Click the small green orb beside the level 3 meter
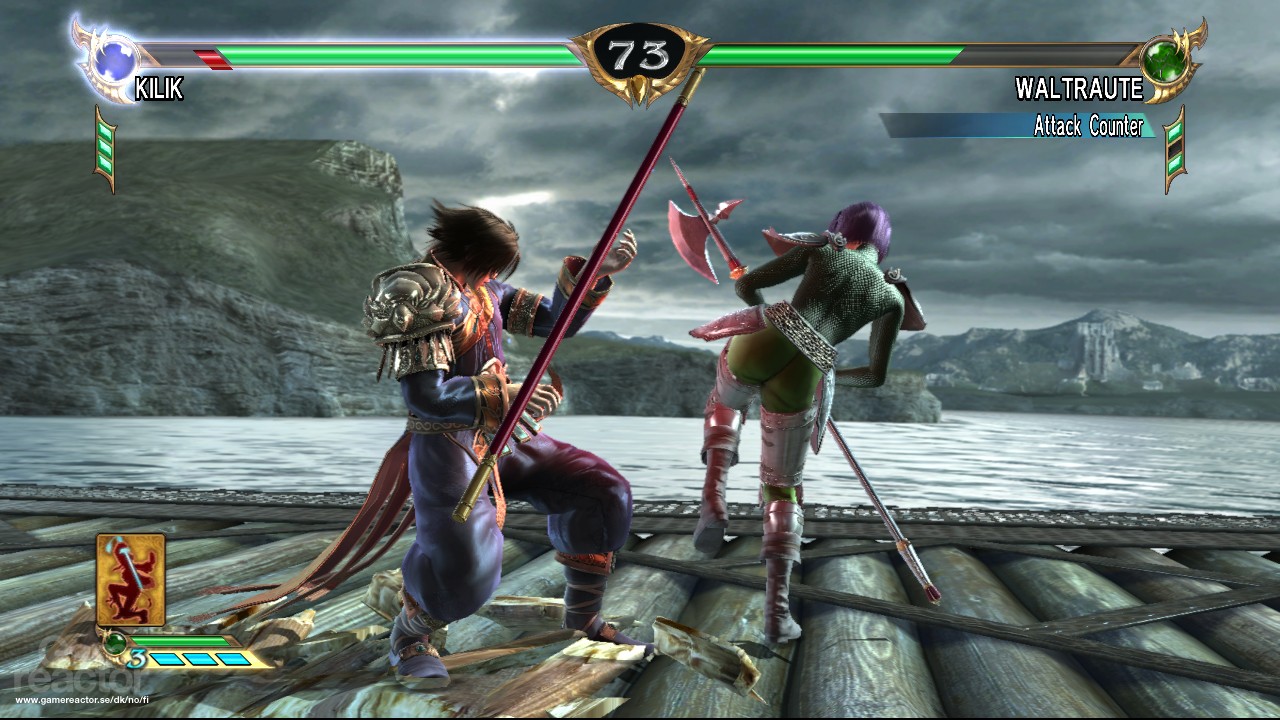The image size is (1280, 720). coord(116,643)
